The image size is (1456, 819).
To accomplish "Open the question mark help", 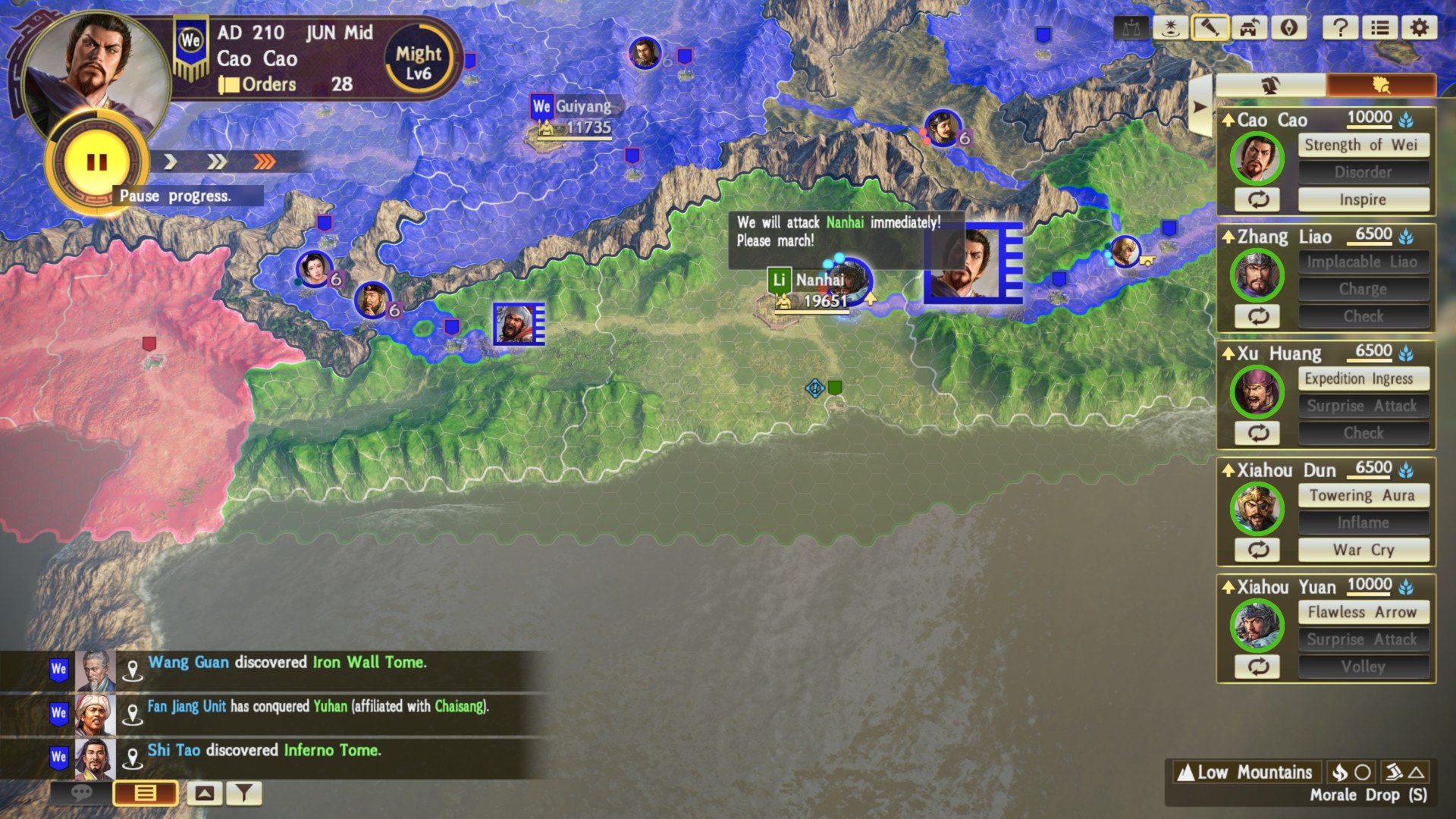I will [x=1340, y=28].
